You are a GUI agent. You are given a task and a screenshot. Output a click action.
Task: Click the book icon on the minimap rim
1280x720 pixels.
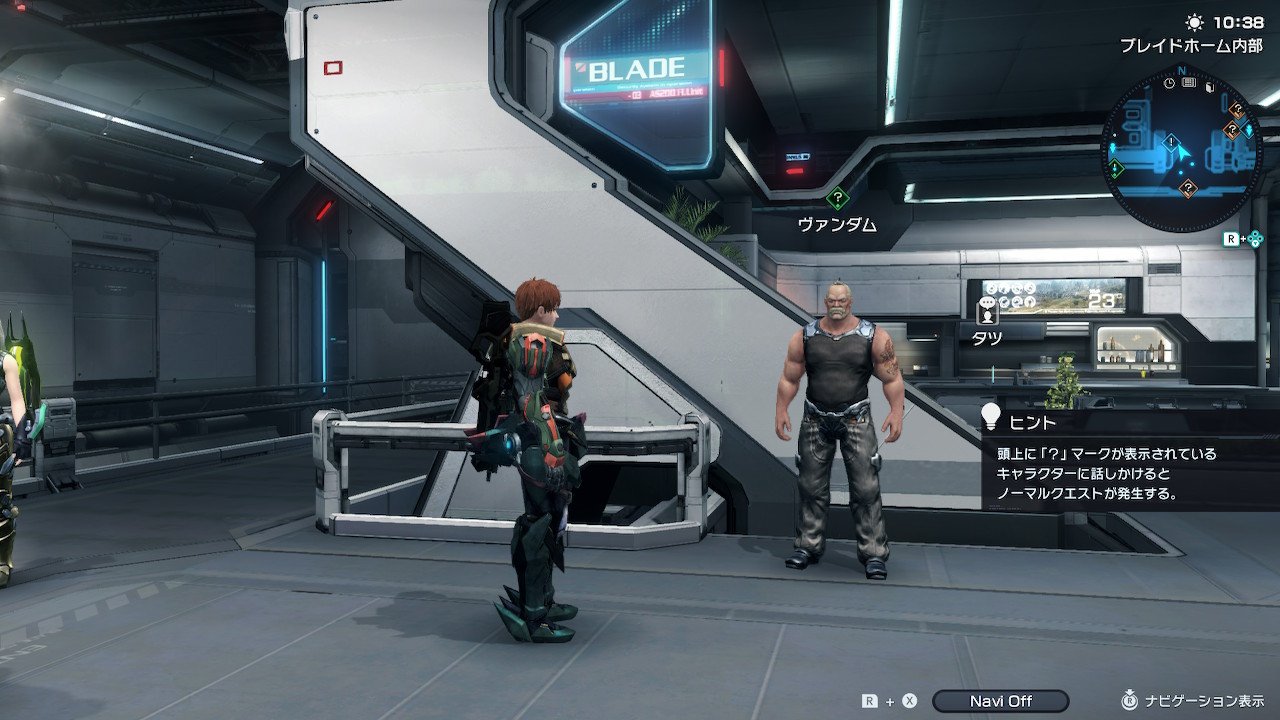1209,88
